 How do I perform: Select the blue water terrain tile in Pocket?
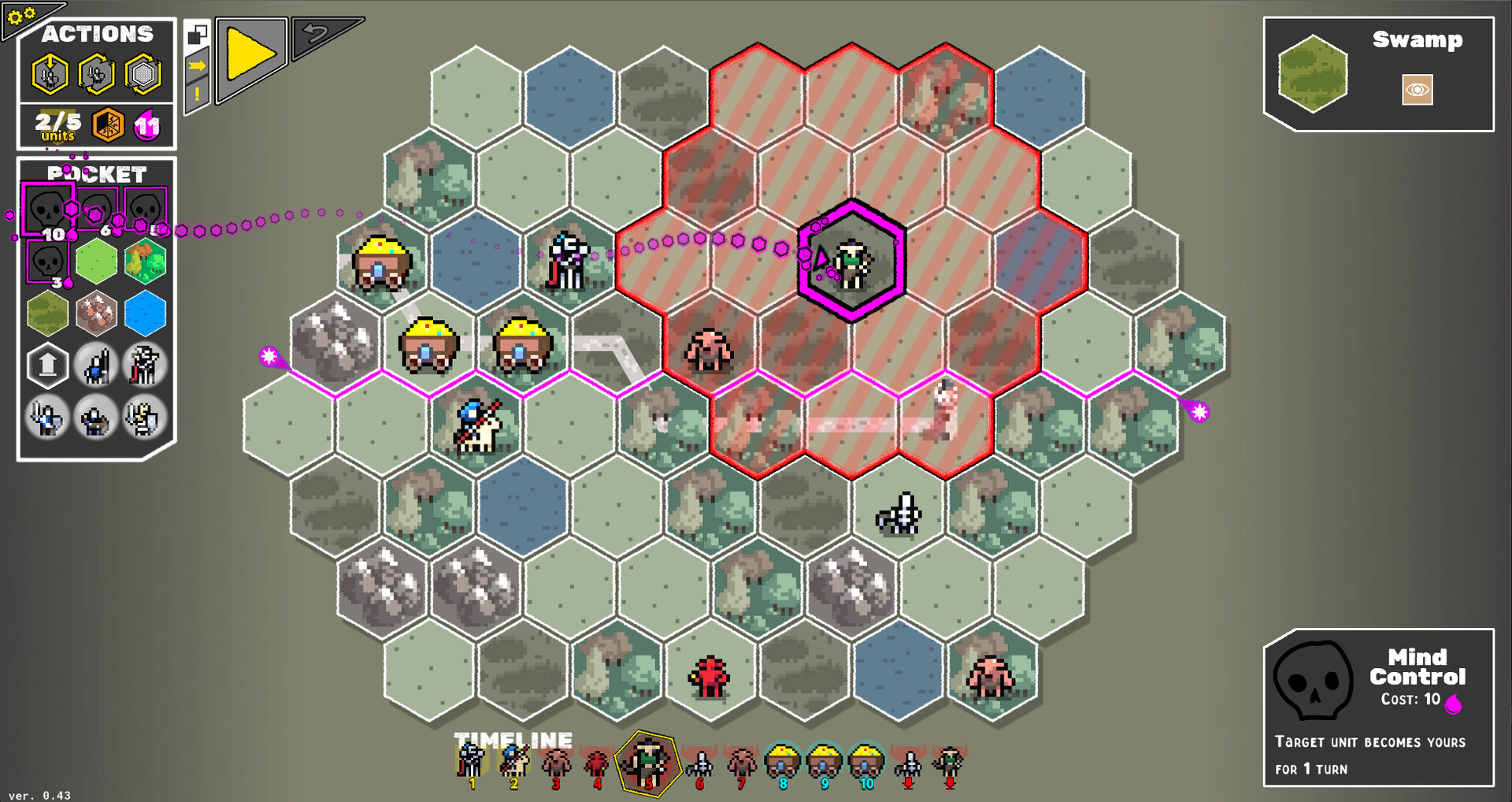point(144,313)
